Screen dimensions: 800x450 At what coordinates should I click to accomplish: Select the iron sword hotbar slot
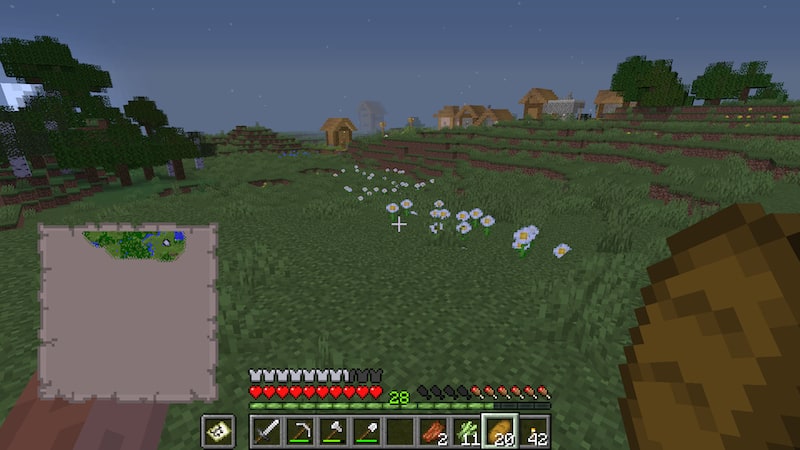(266, 432)
